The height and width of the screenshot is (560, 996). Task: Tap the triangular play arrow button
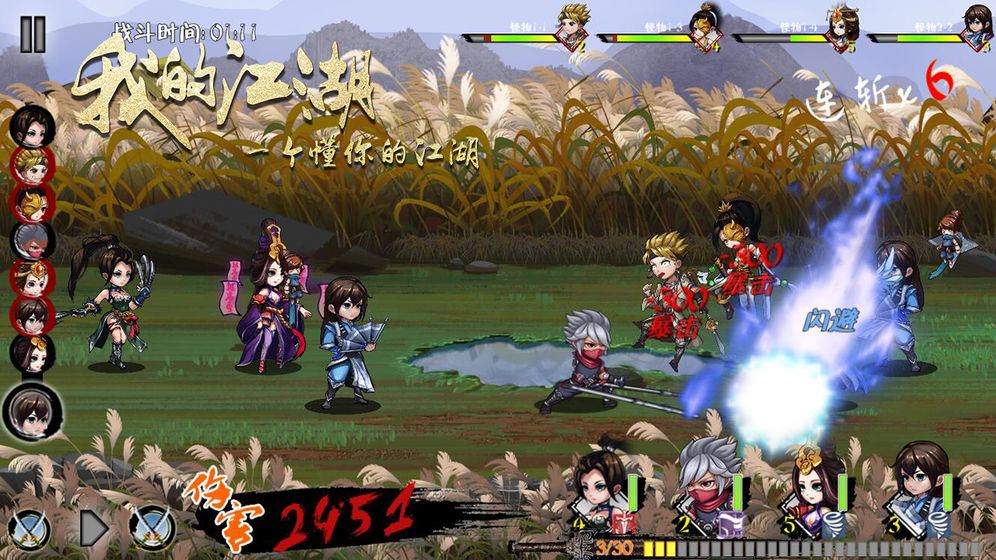point(94,524)
